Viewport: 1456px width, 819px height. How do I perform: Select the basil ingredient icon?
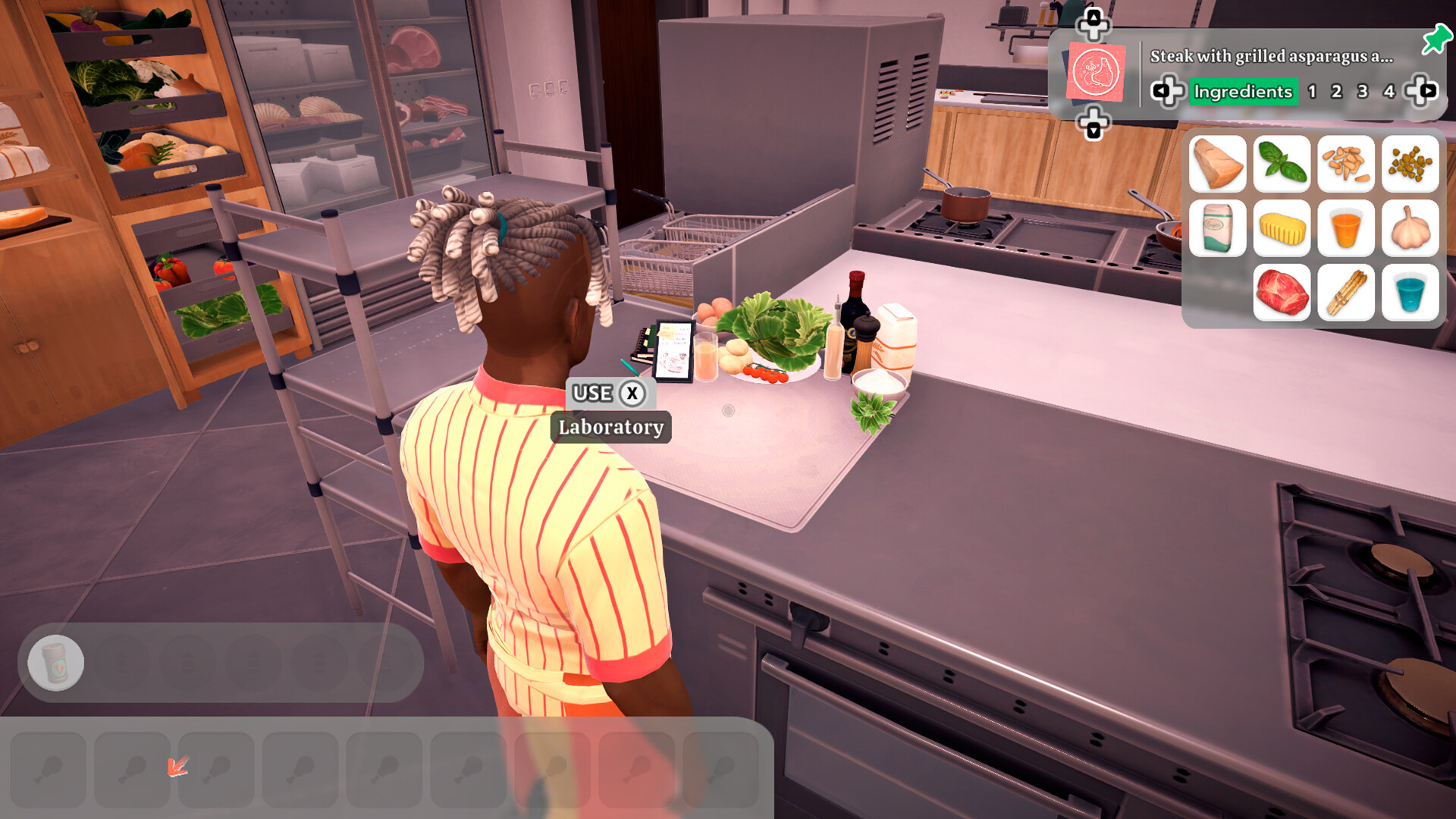coord(1282,165)
